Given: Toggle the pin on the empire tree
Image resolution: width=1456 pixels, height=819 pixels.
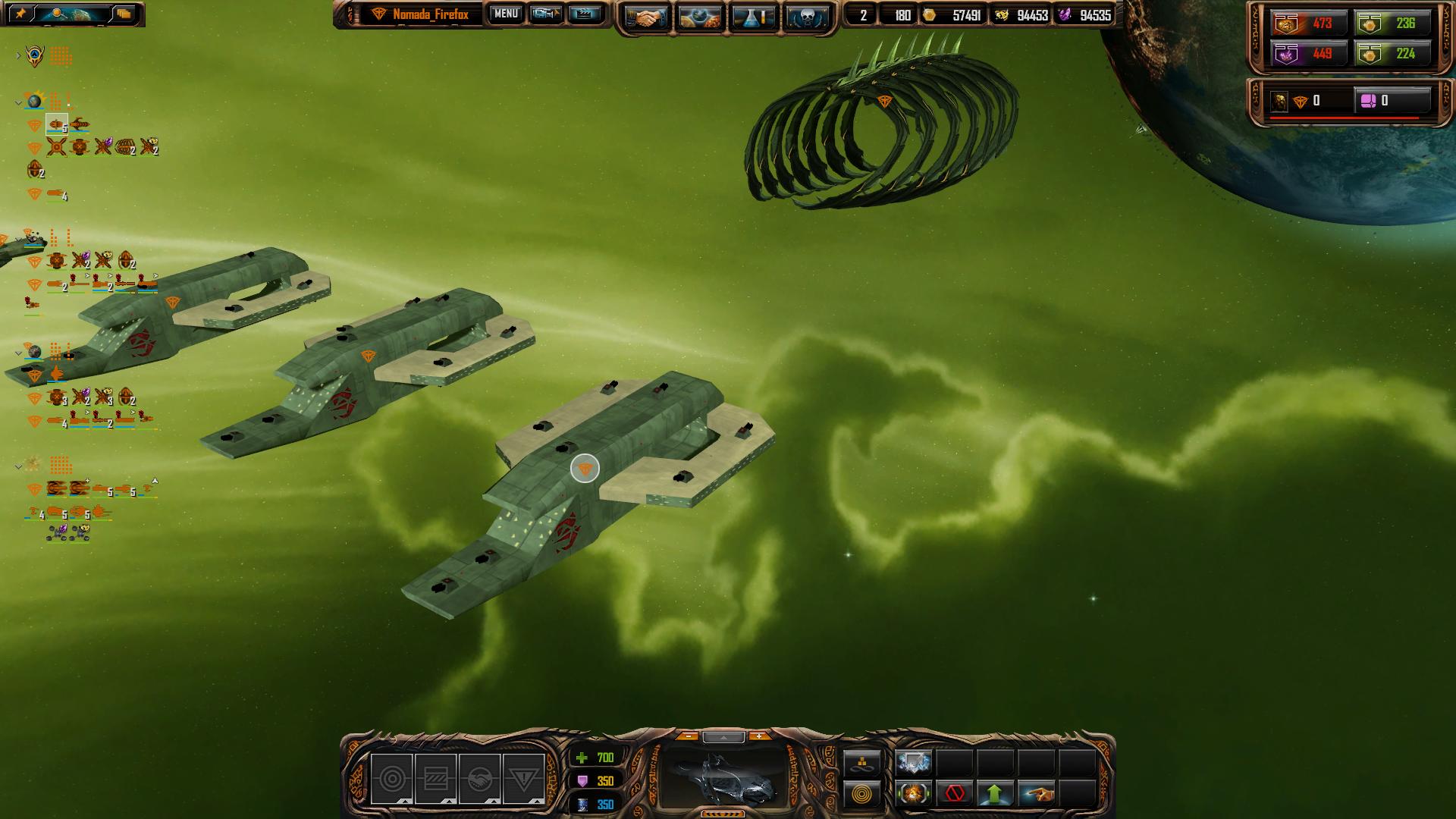Looking at the screenshot, I should tap(21, 14).
